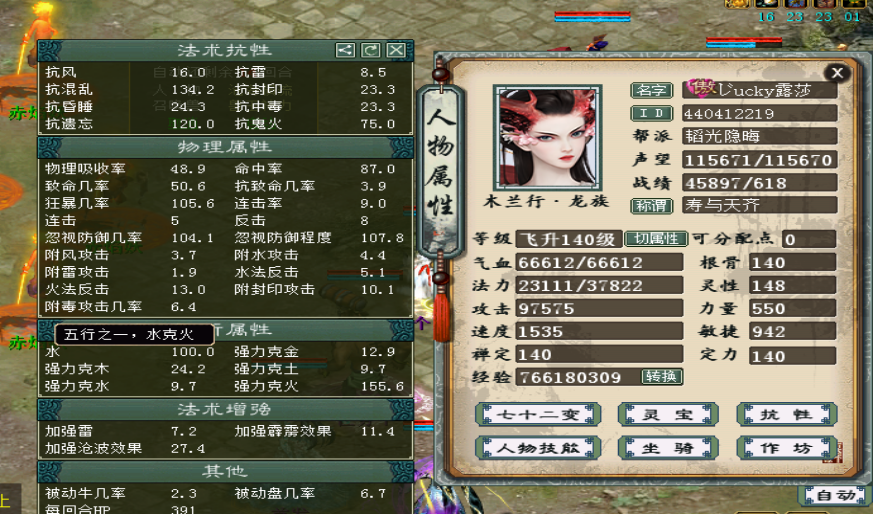Click the 名字 name button

pos(651,90)
